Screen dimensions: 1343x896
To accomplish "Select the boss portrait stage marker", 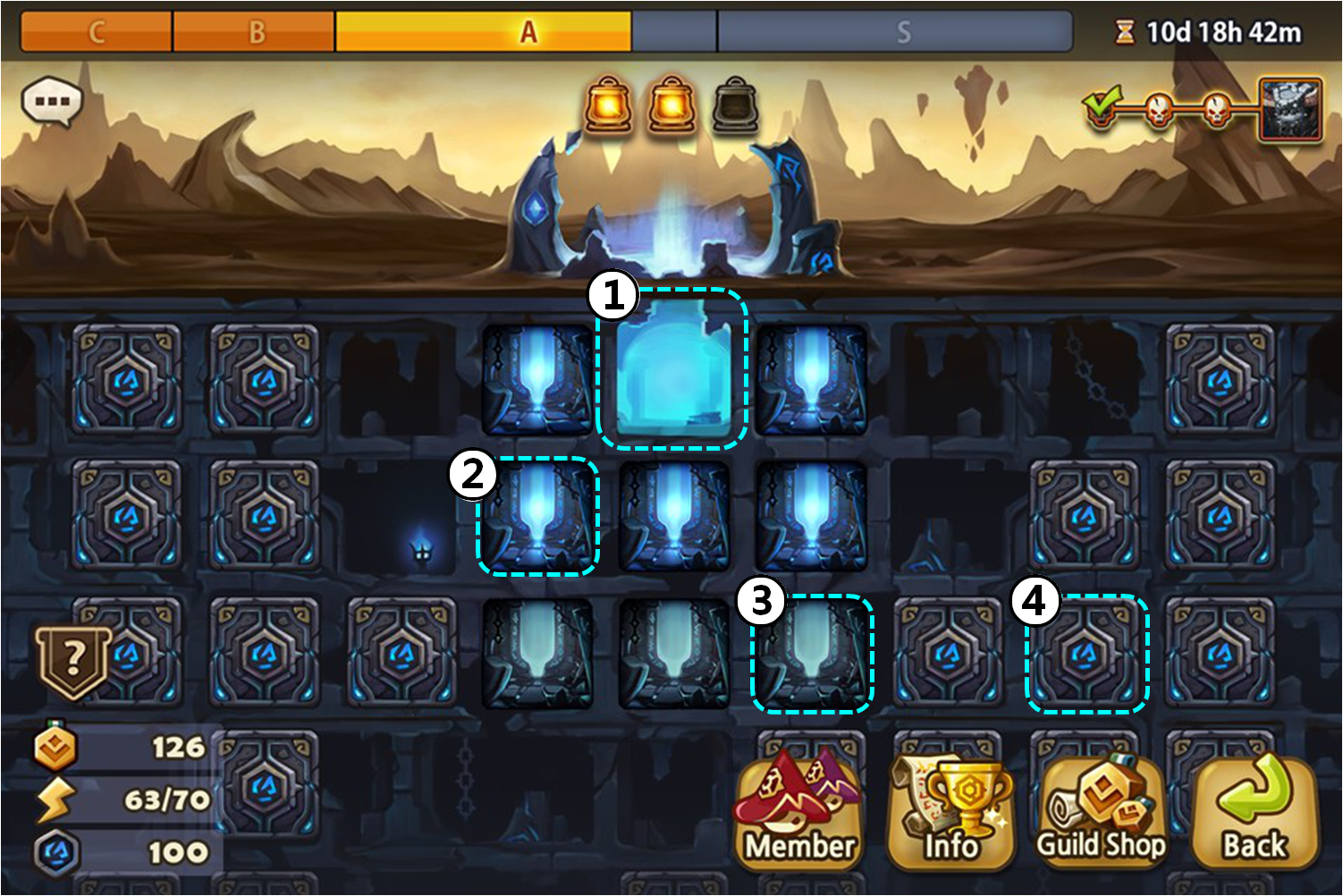I will pos(1289,109).
